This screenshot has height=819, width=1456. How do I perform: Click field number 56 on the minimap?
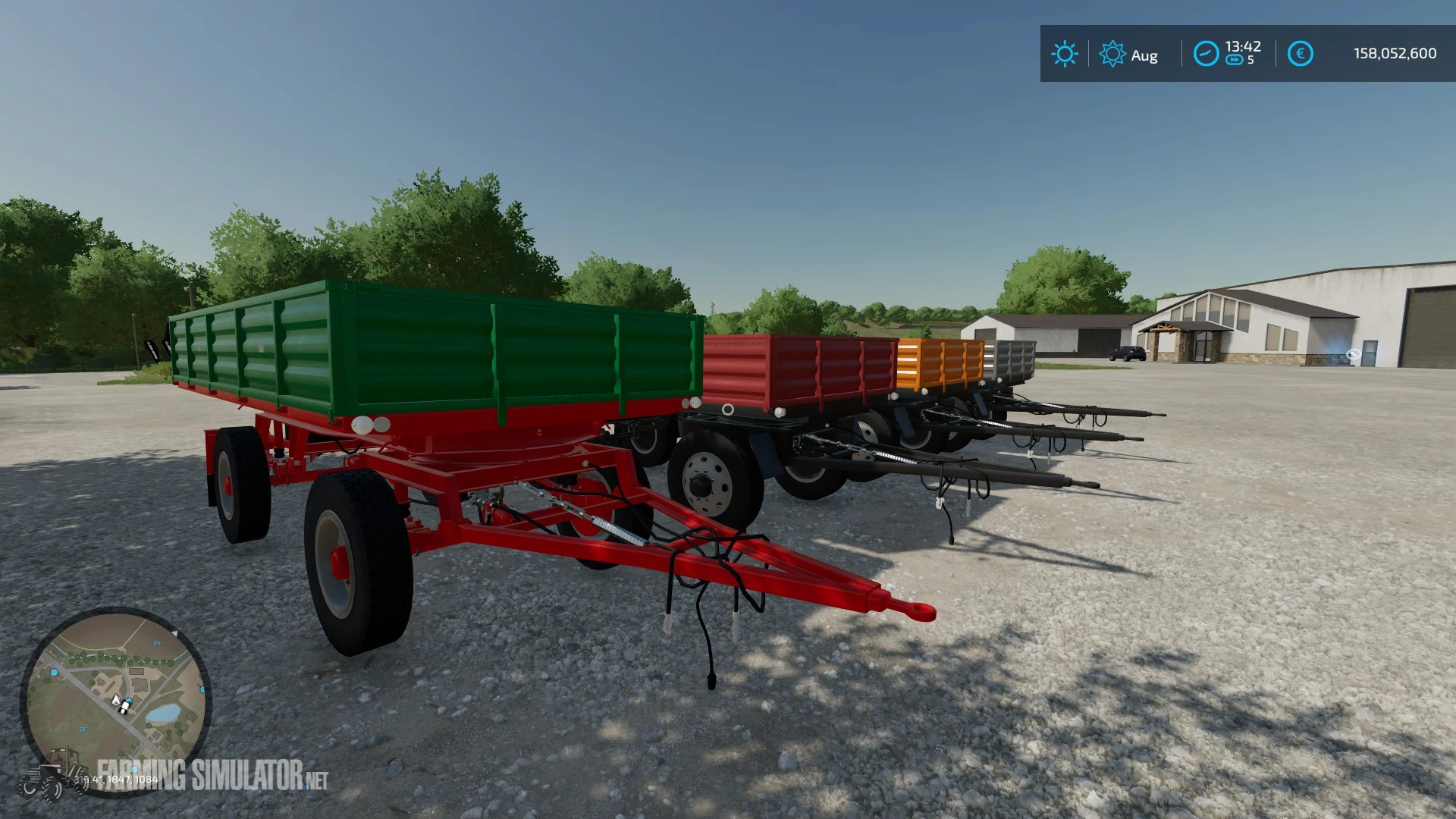coord(83,730)
